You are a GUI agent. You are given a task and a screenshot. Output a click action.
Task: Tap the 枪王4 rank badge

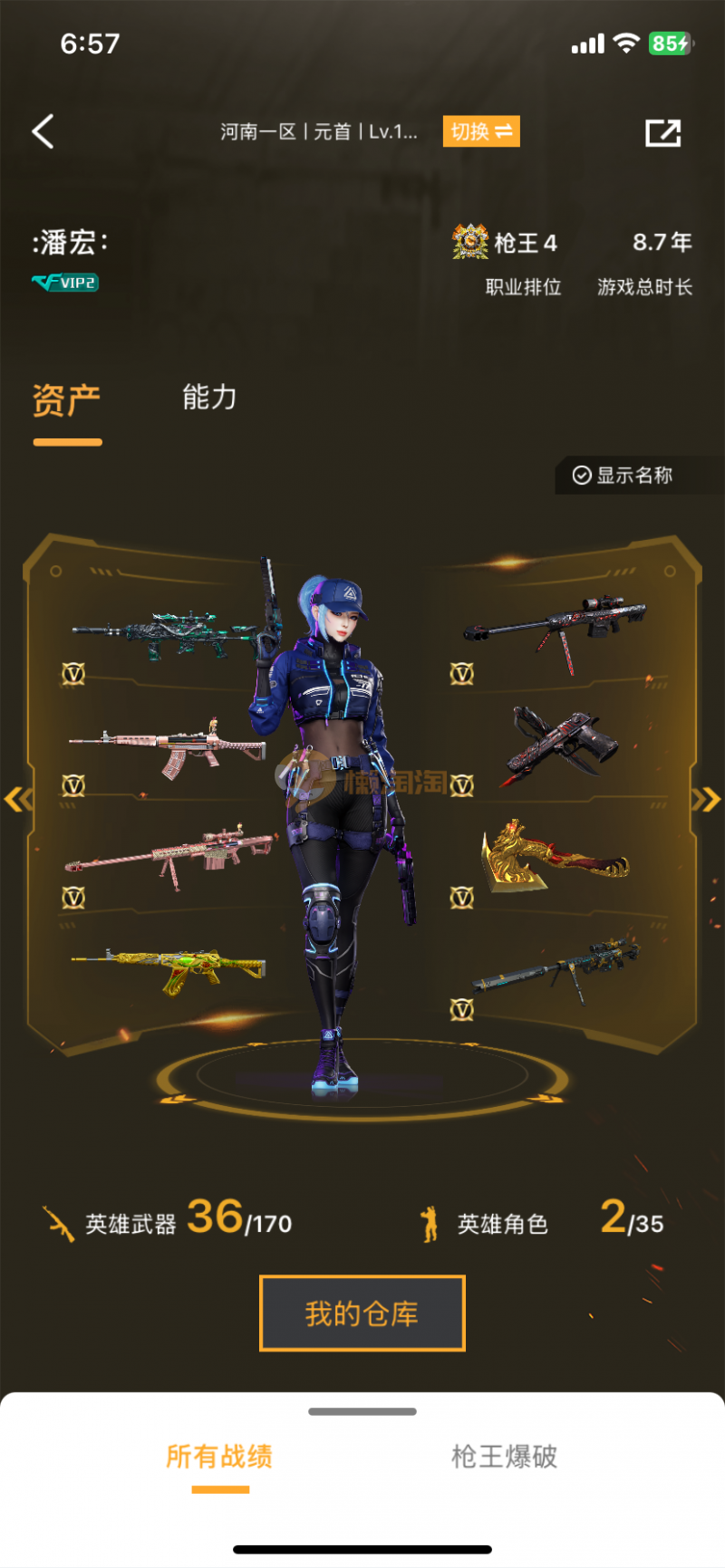pyautogui.click(x=506, y=243)
